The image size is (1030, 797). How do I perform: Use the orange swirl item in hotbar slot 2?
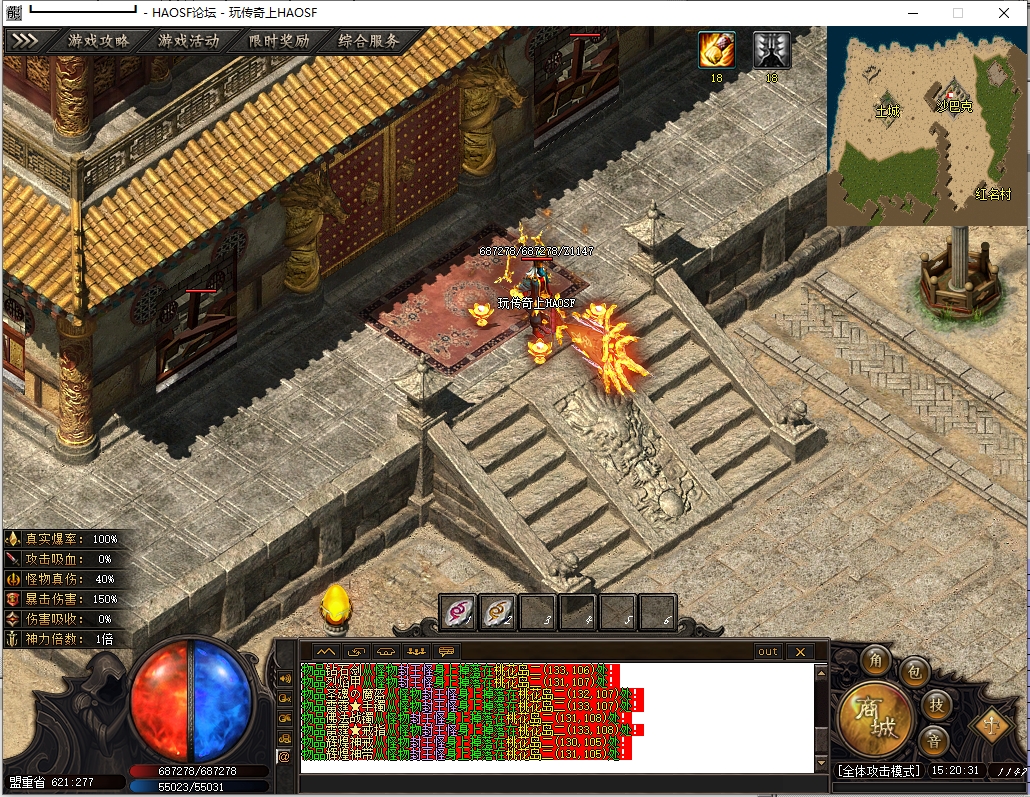pyautogui.click(x=498, y=612)
